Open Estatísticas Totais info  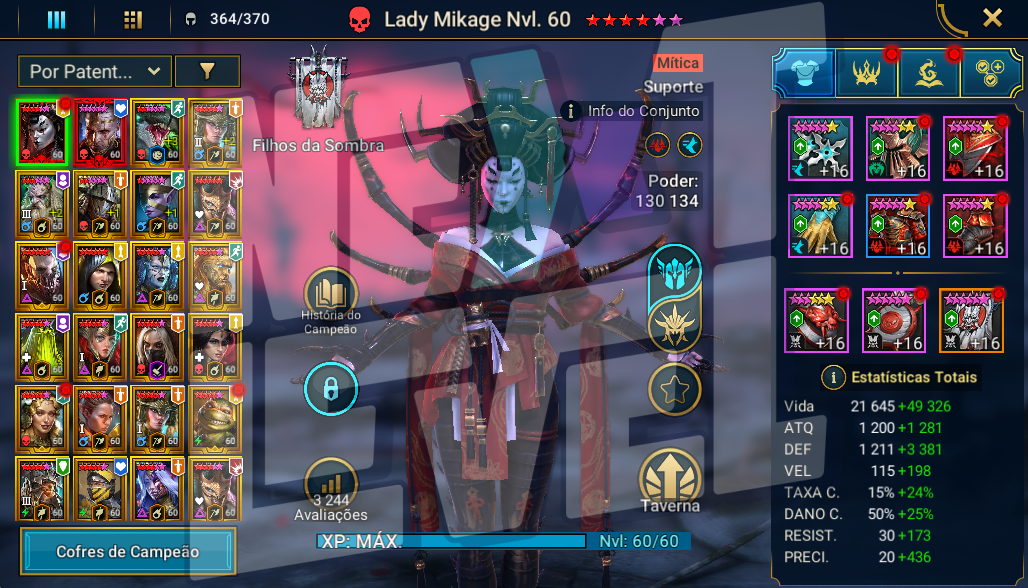click(831, 377)
